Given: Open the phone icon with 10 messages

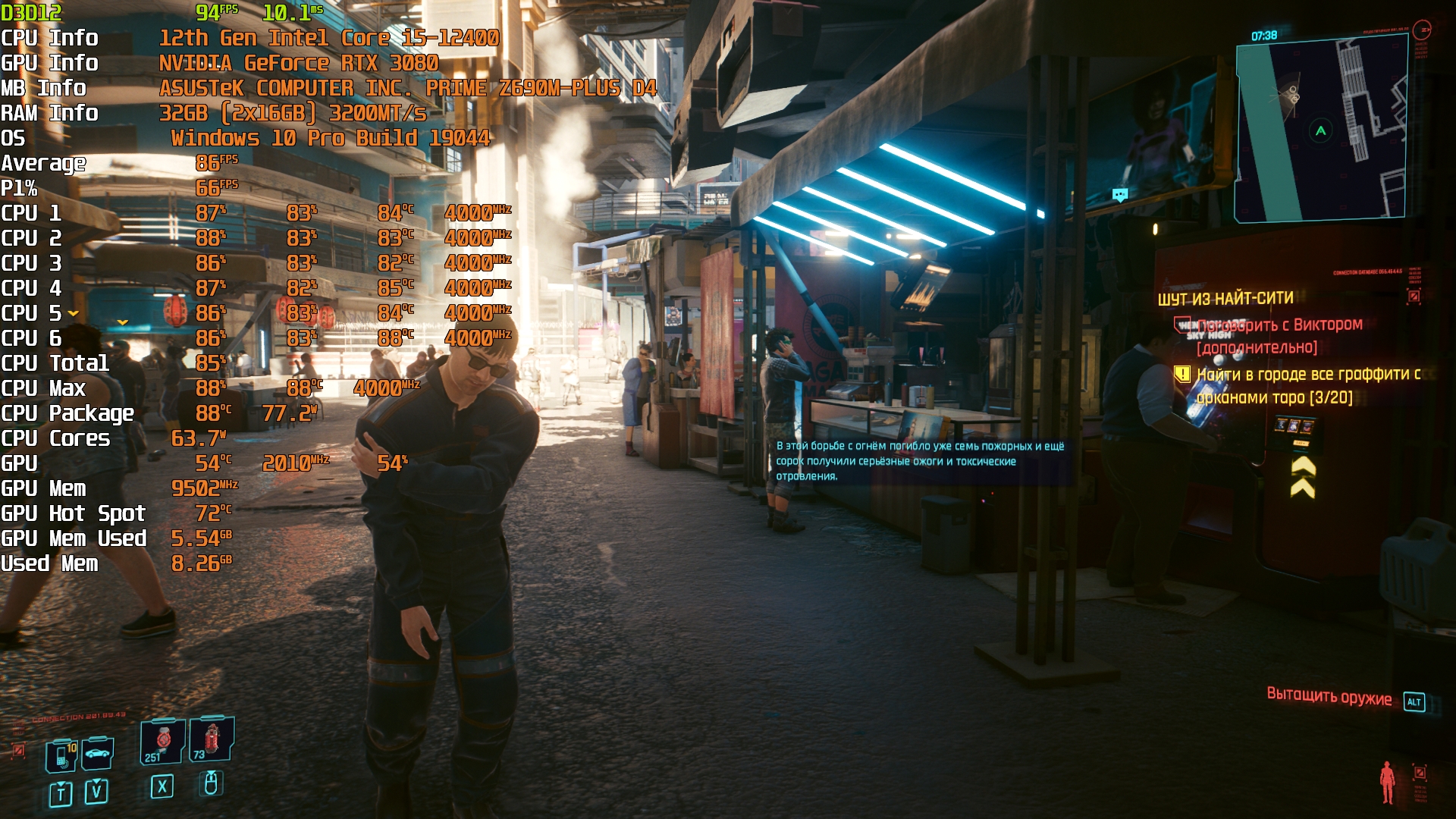Looking at the screenshot, I should (61, 755).
